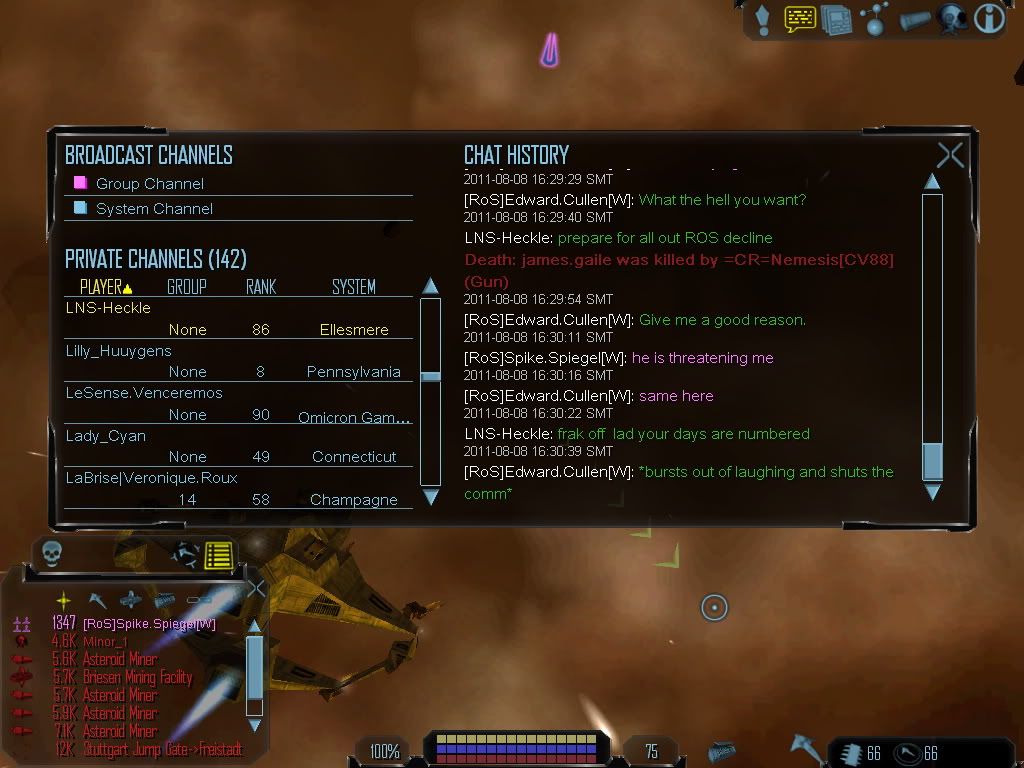Open the circled "i" information icon

click(989, 19)
